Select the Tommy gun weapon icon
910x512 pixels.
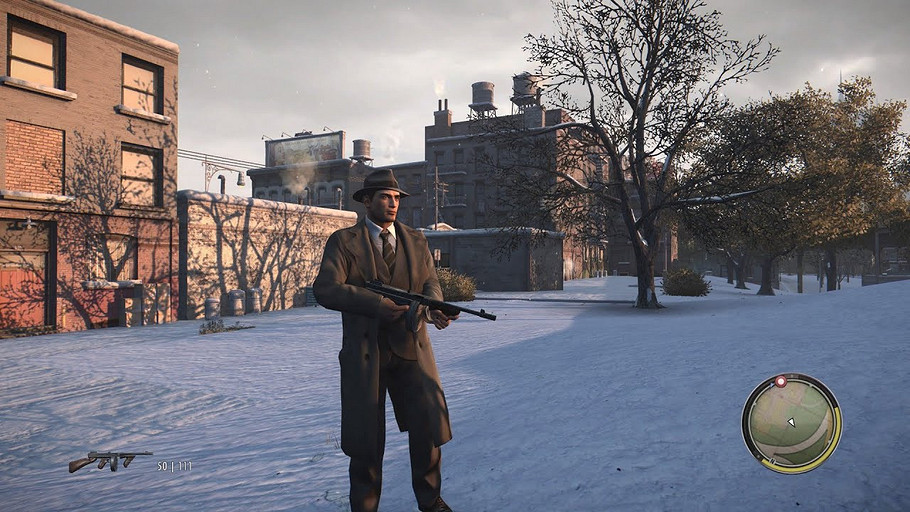(x=109, y=460)
